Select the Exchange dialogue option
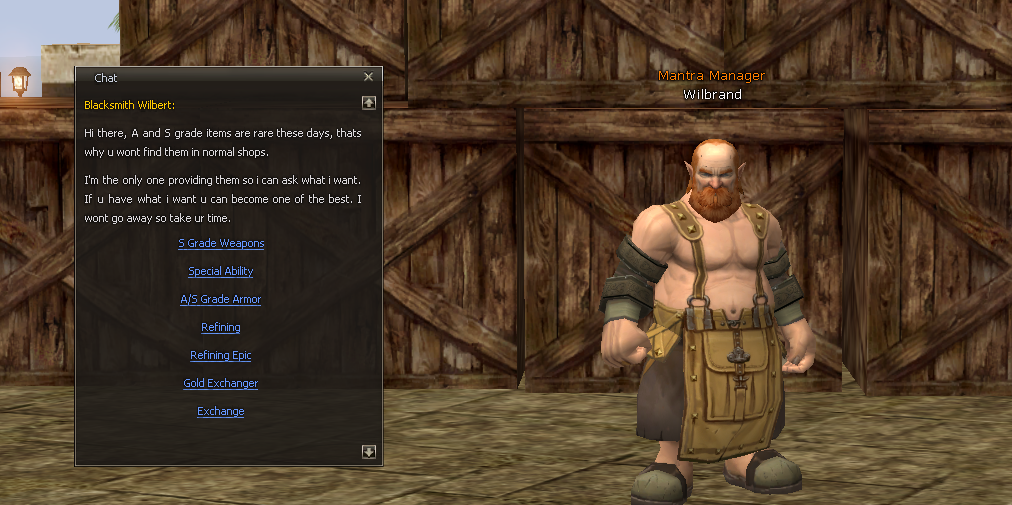1012x505 pixels. click(221, 411)
